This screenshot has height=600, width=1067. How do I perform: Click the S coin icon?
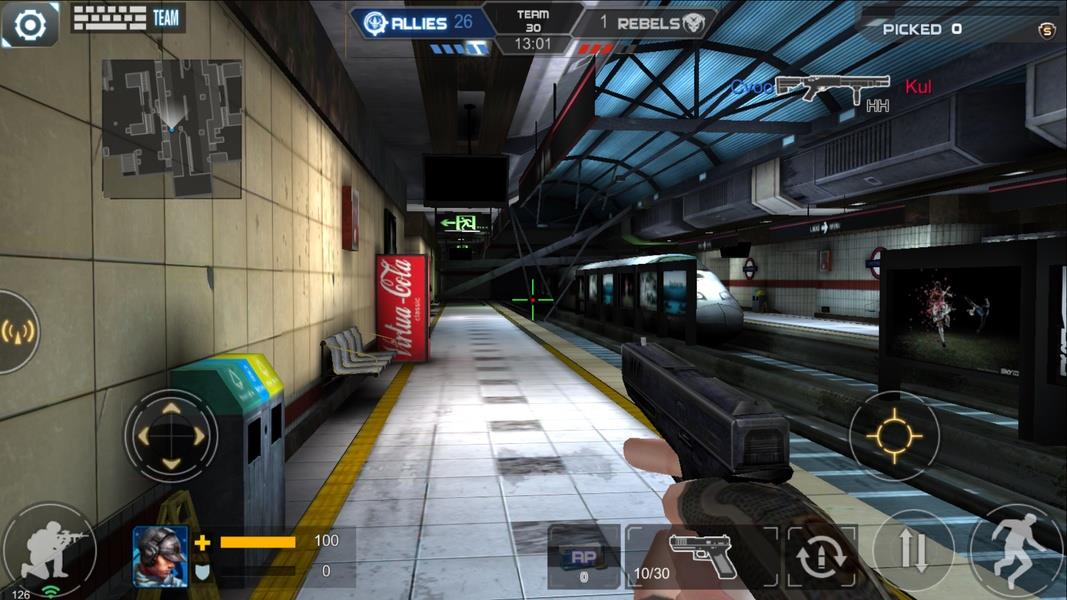click(x=1047, y=30)
